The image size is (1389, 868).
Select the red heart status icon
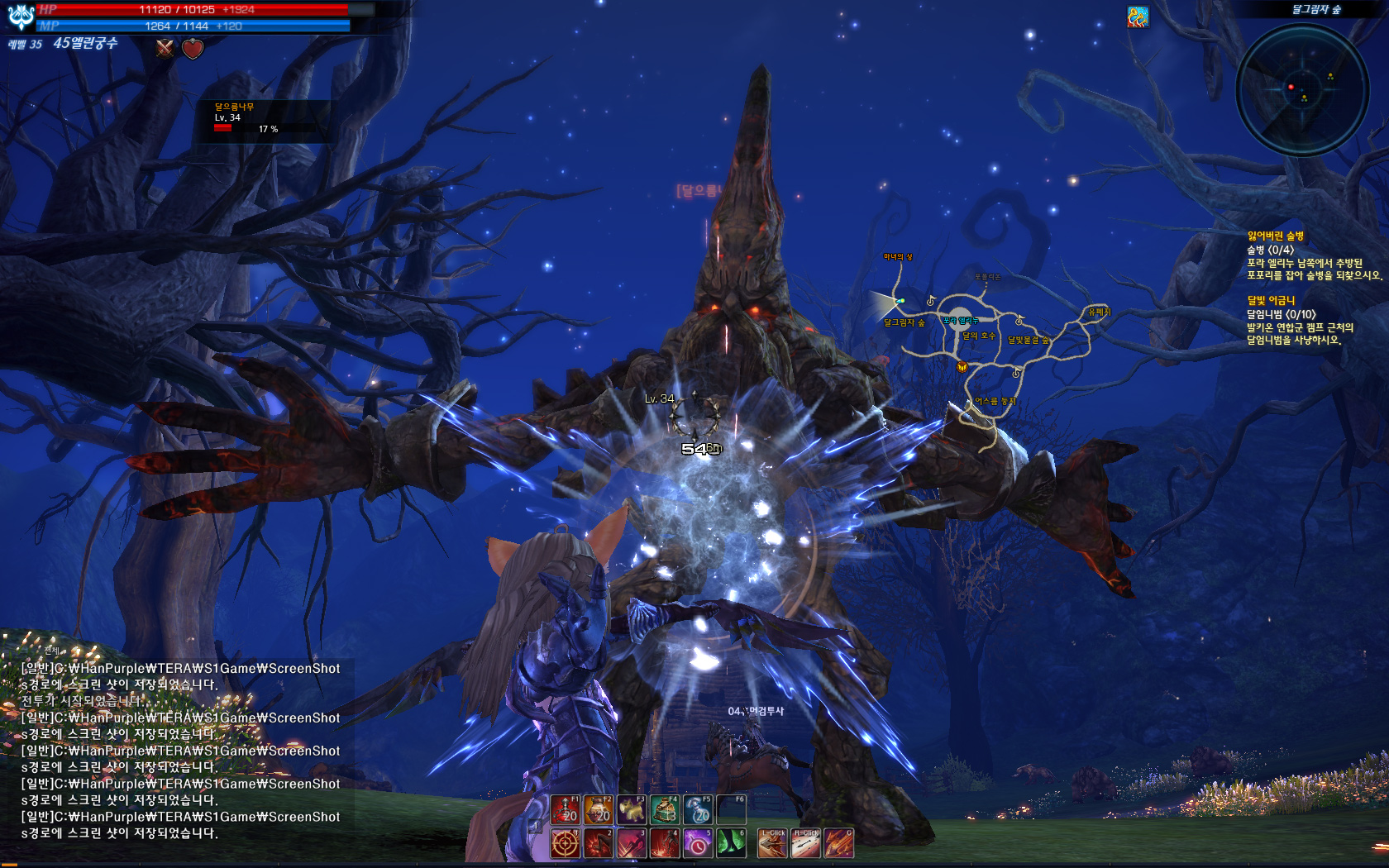193,49
